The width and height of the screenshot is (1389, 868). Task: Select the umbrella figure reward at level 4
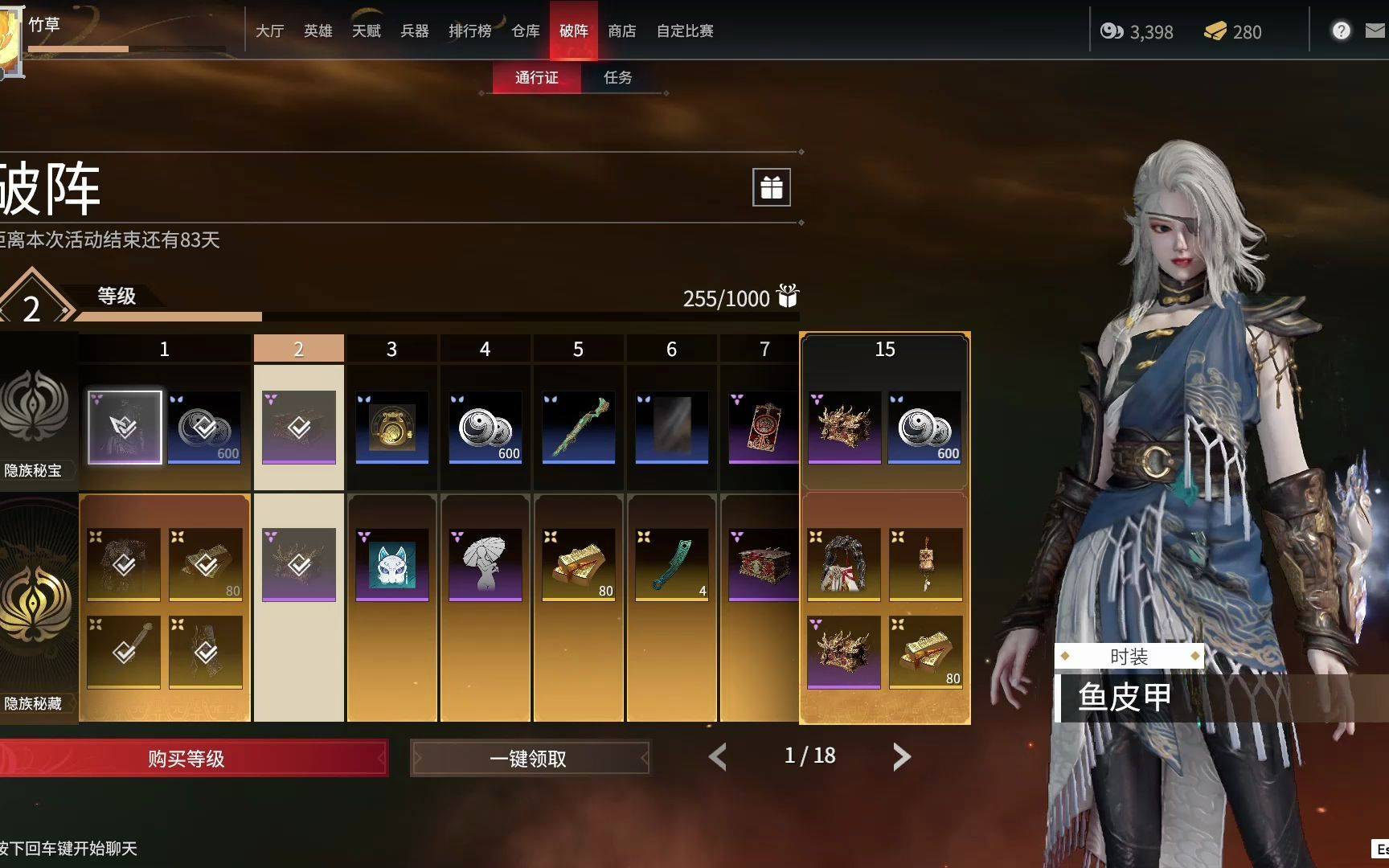486,564
